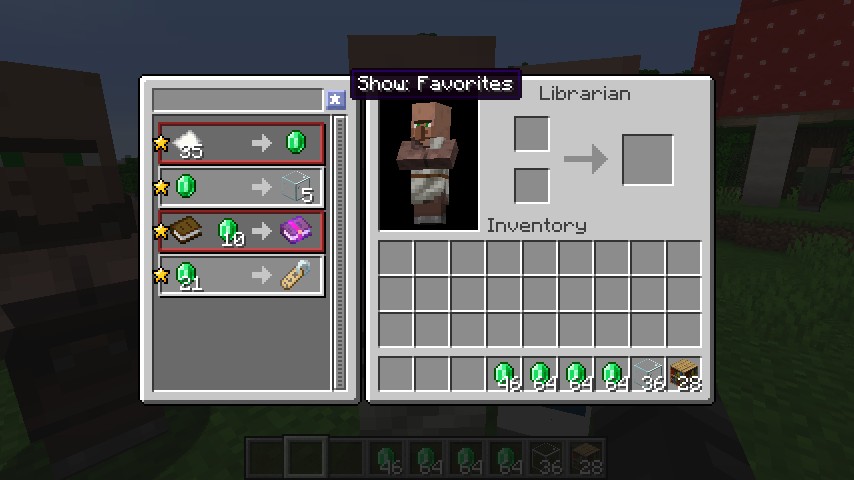Pick the emerald for name tag trade

[x=242, y=275]
